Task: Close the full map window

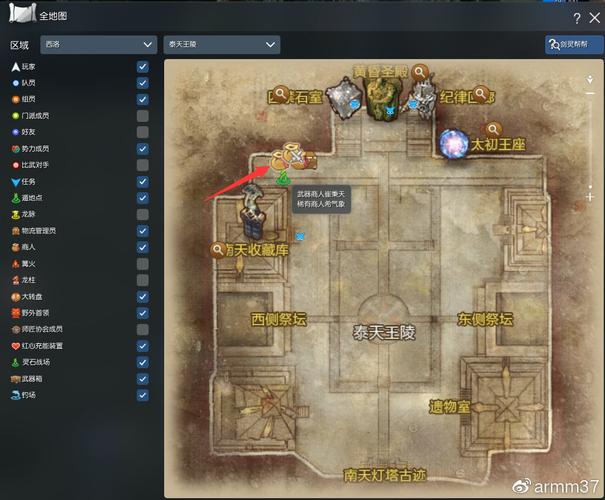Action: click(594, 18)
